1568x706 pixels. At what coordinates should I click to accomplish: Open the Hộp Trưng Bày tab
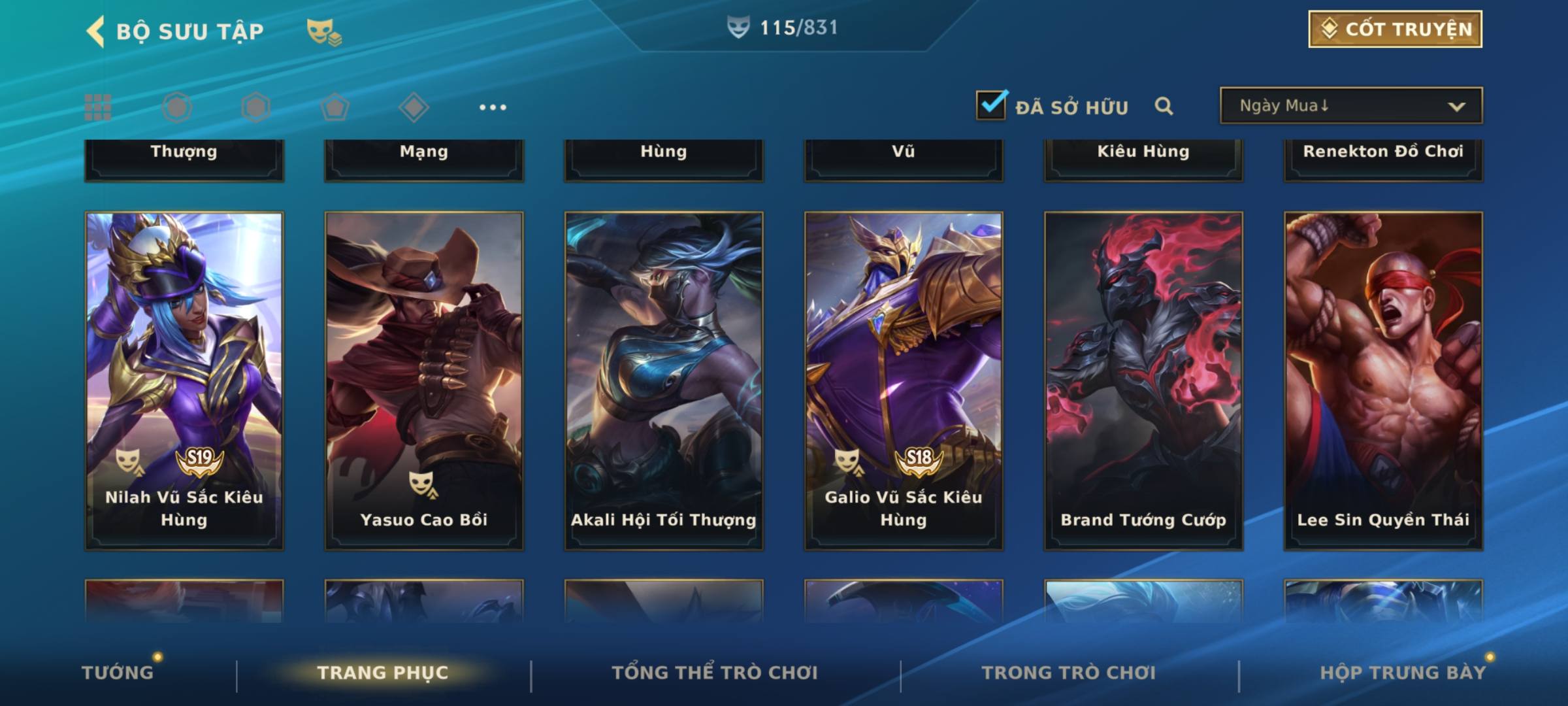[1403, 673]
